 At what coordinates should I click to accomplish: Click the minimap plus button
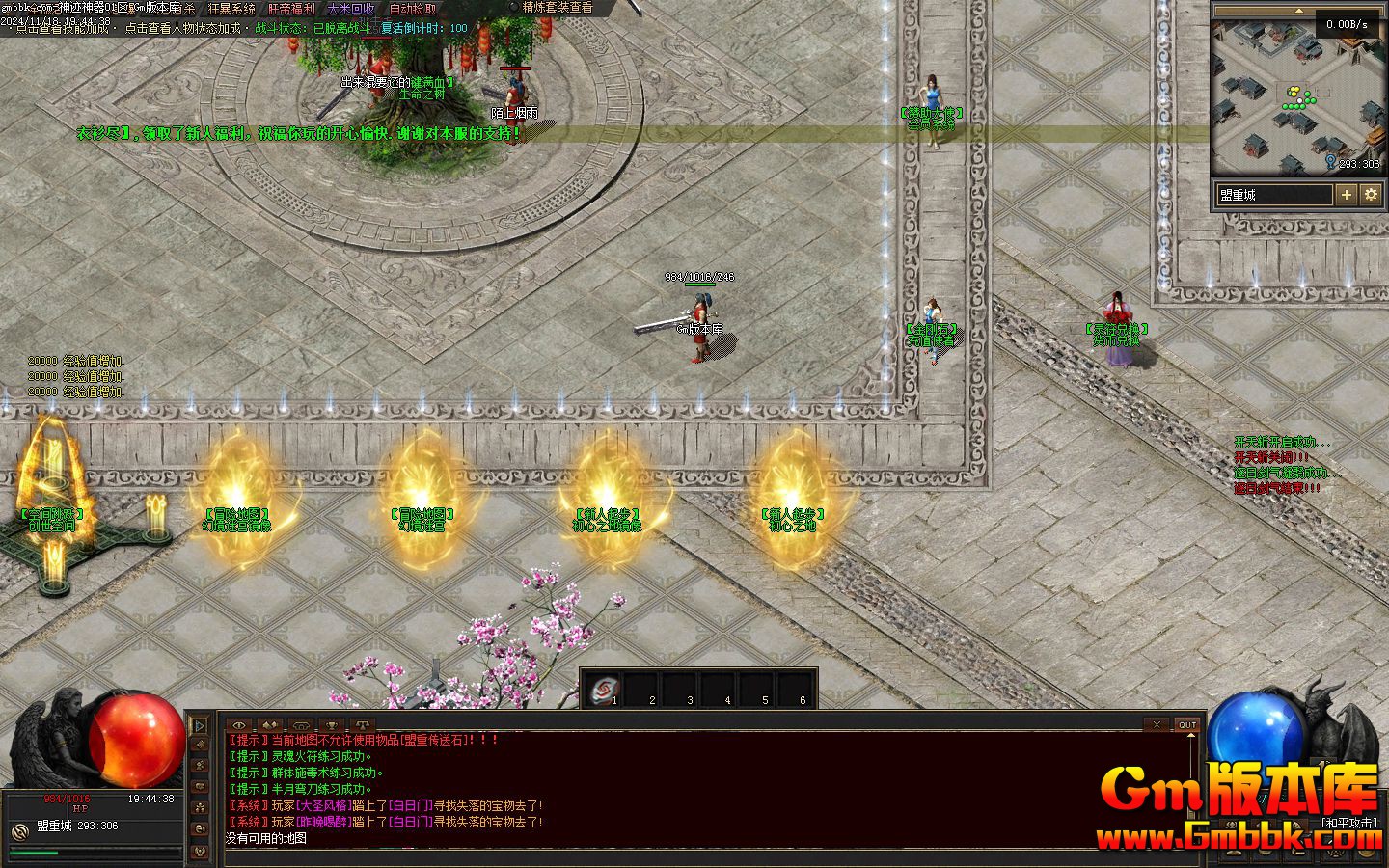click(x=1346, y=195)
